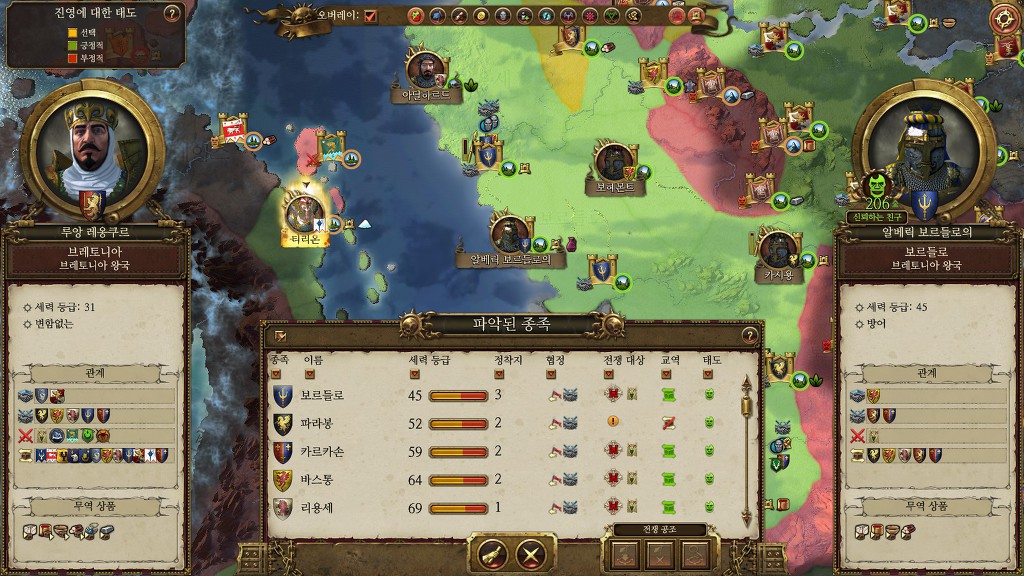Open help for the known factions panel

click(x=749, y=335)
